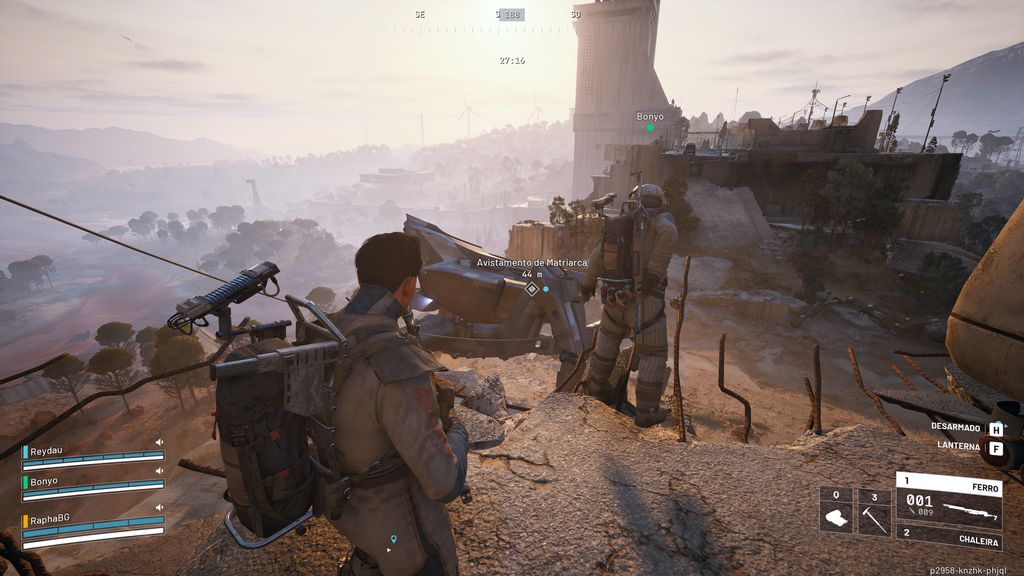Image resolution: width=1024 pixels, height=576 pixels.
Task: Click the Avistamento de Matriarca objective marker
Action: [532, 289]
